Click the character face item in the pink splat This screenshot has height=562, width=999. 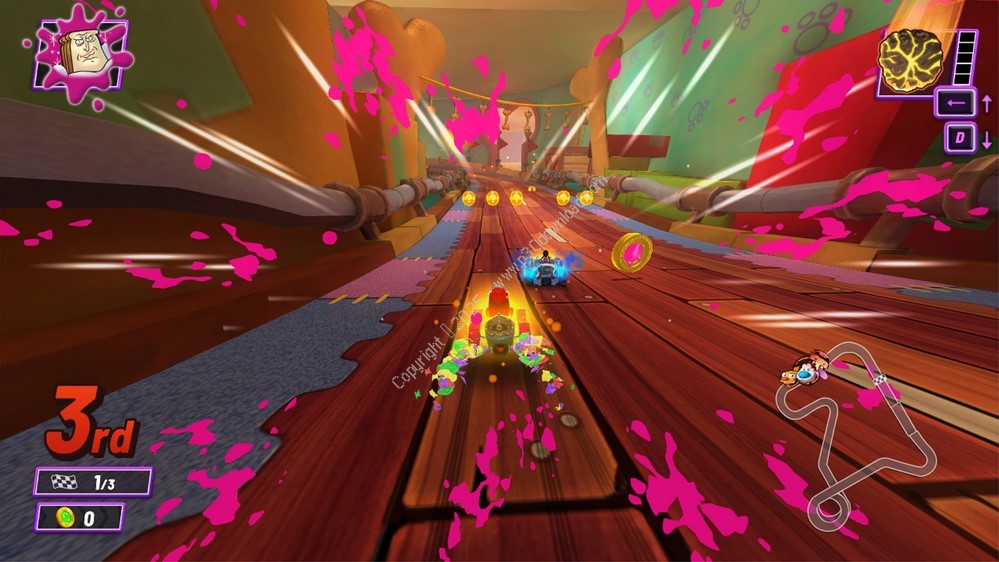click(81, 53)
